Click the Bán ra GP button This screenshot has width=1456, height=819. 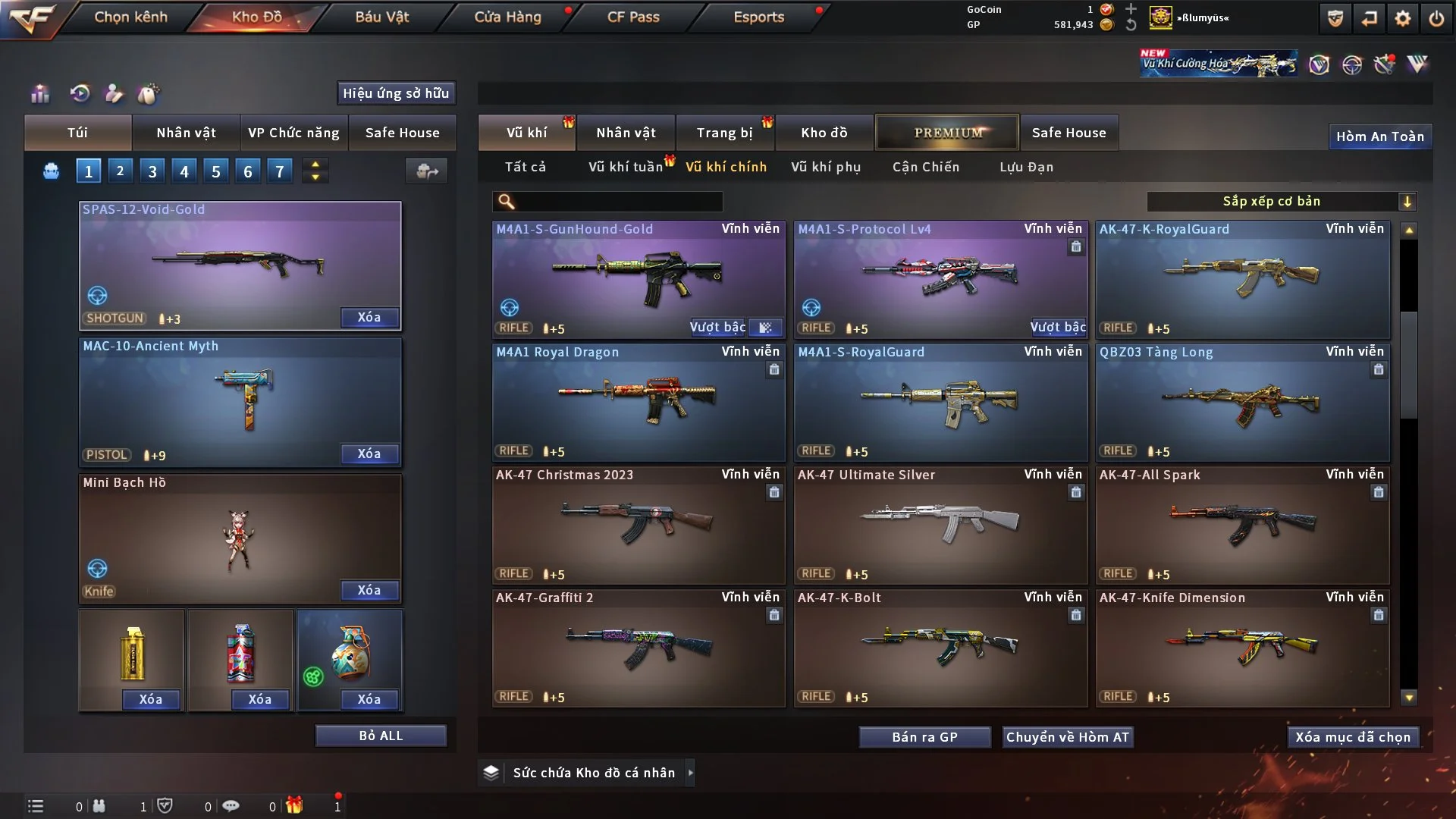(924, 737)
